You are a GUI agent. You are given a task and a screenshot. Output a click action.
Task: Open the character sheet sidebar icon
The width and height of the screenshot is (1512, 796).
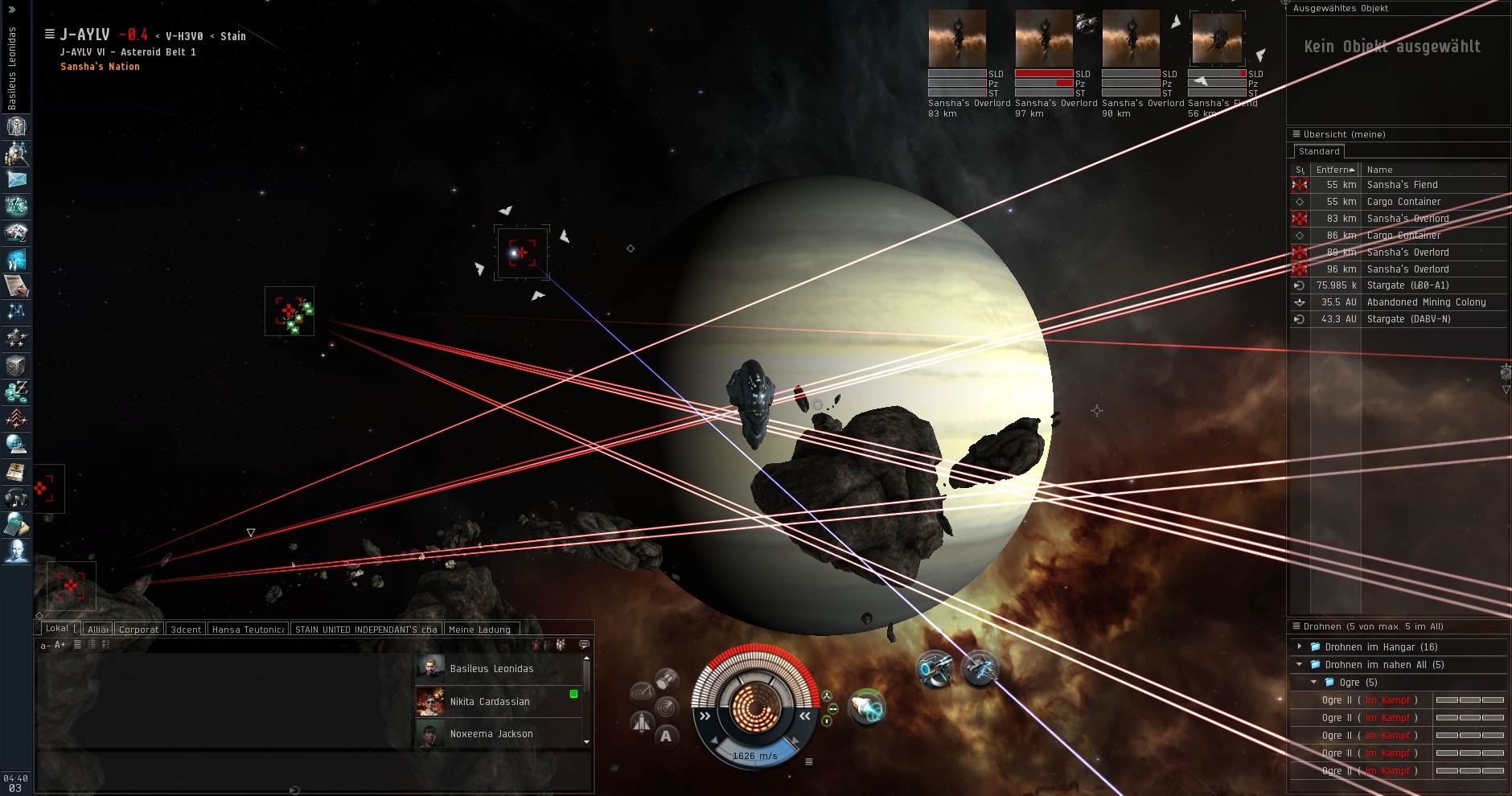coord(16,126)
